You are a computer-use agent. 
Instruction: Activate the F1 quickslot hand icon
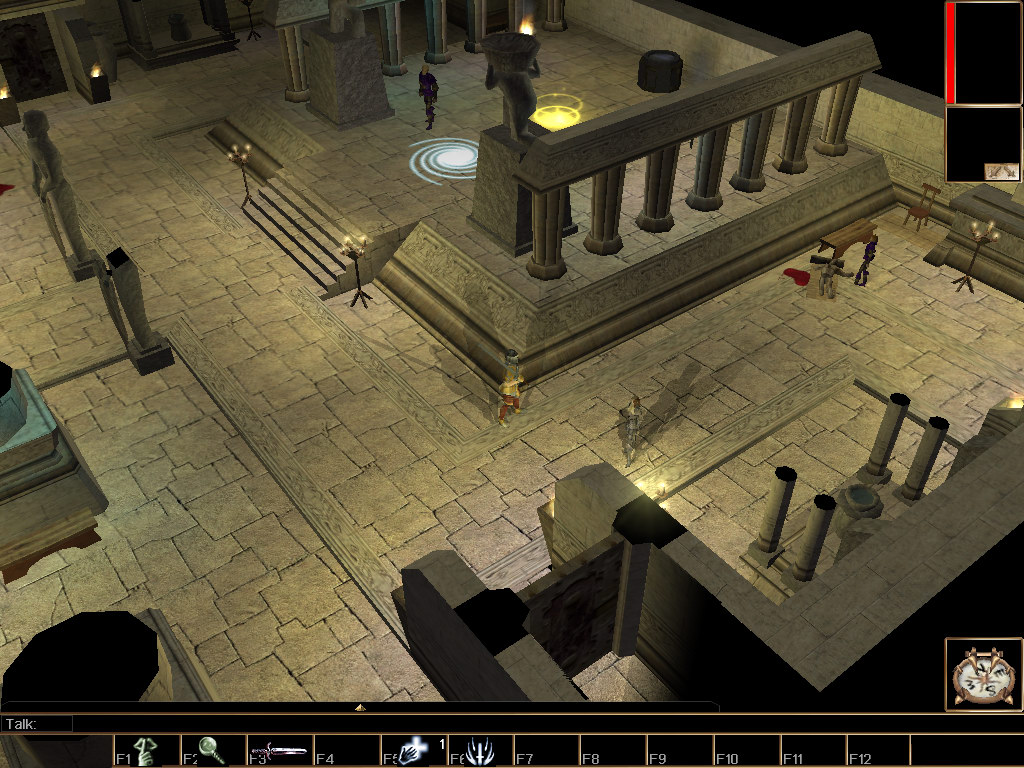pos(145,751)
